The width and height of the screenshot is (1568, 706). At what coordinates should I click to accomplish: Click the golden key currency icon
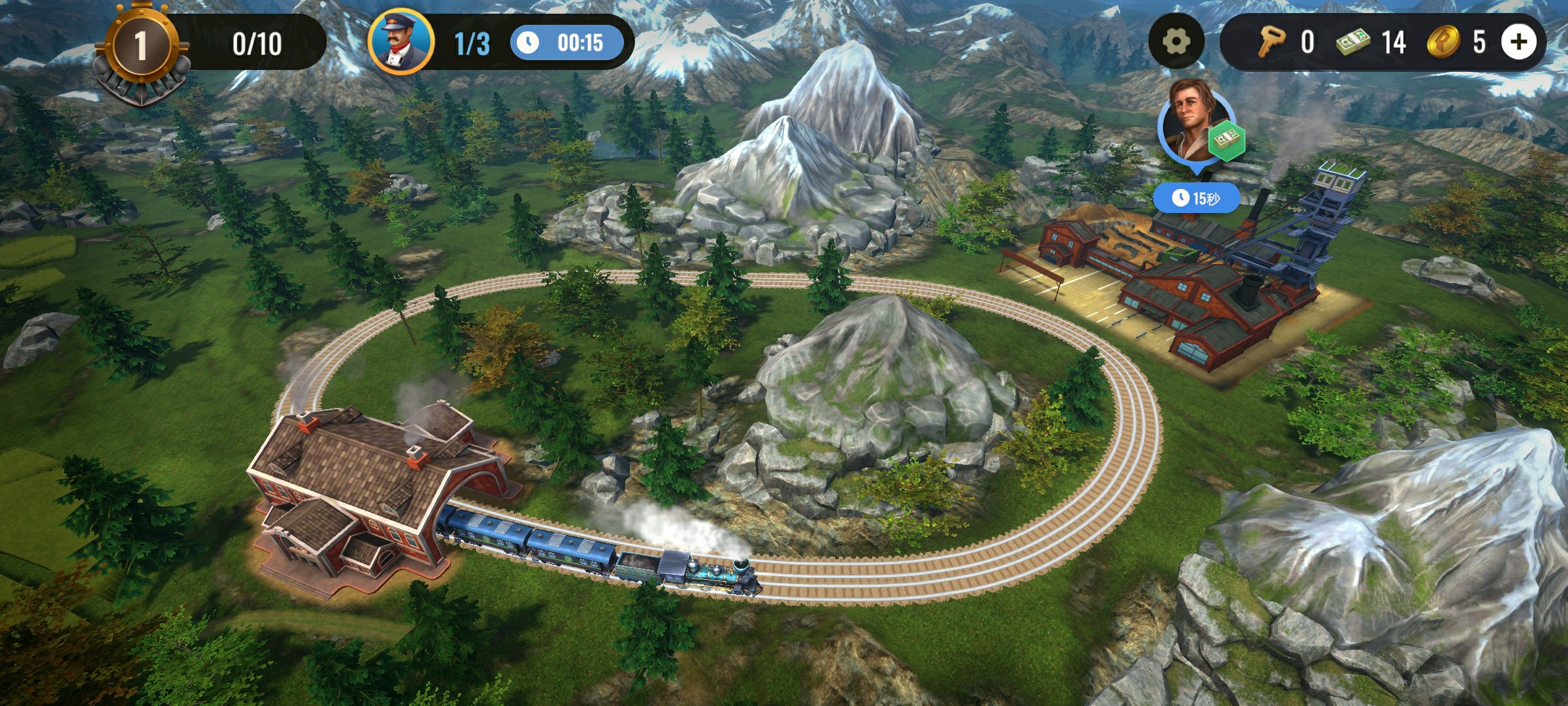(x=1271, y=42)
